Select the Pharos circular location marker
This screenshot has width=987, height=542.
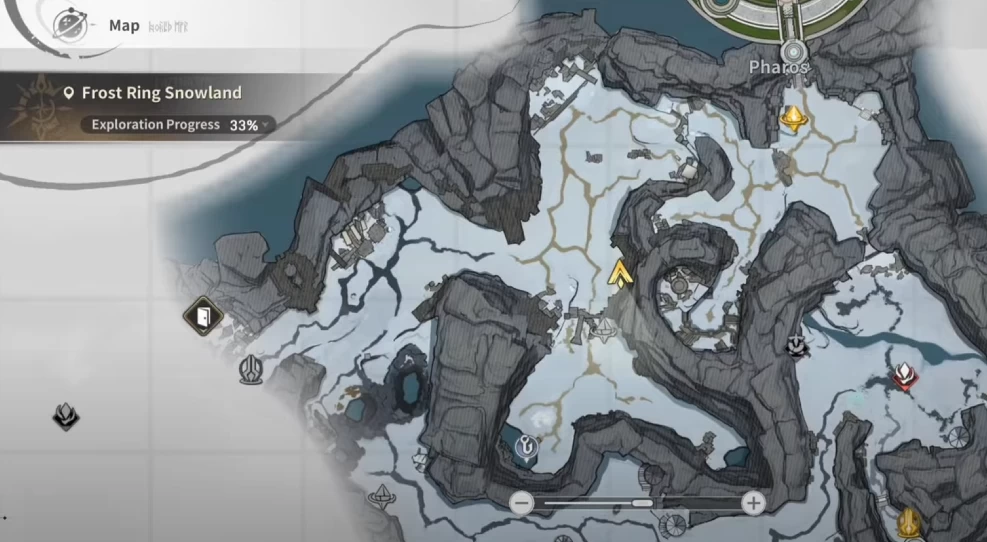794,50
